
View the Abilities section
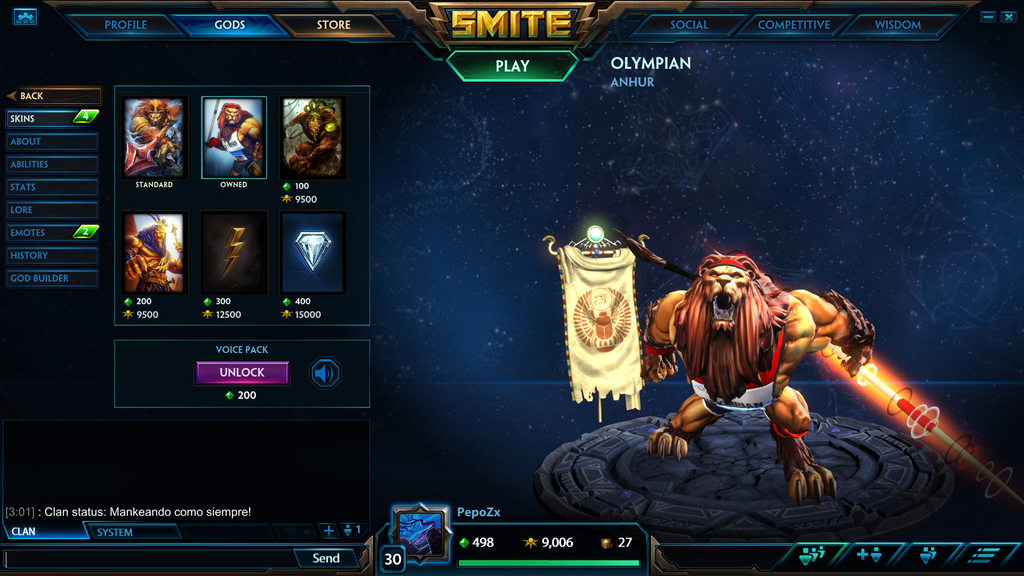point(52,164)
